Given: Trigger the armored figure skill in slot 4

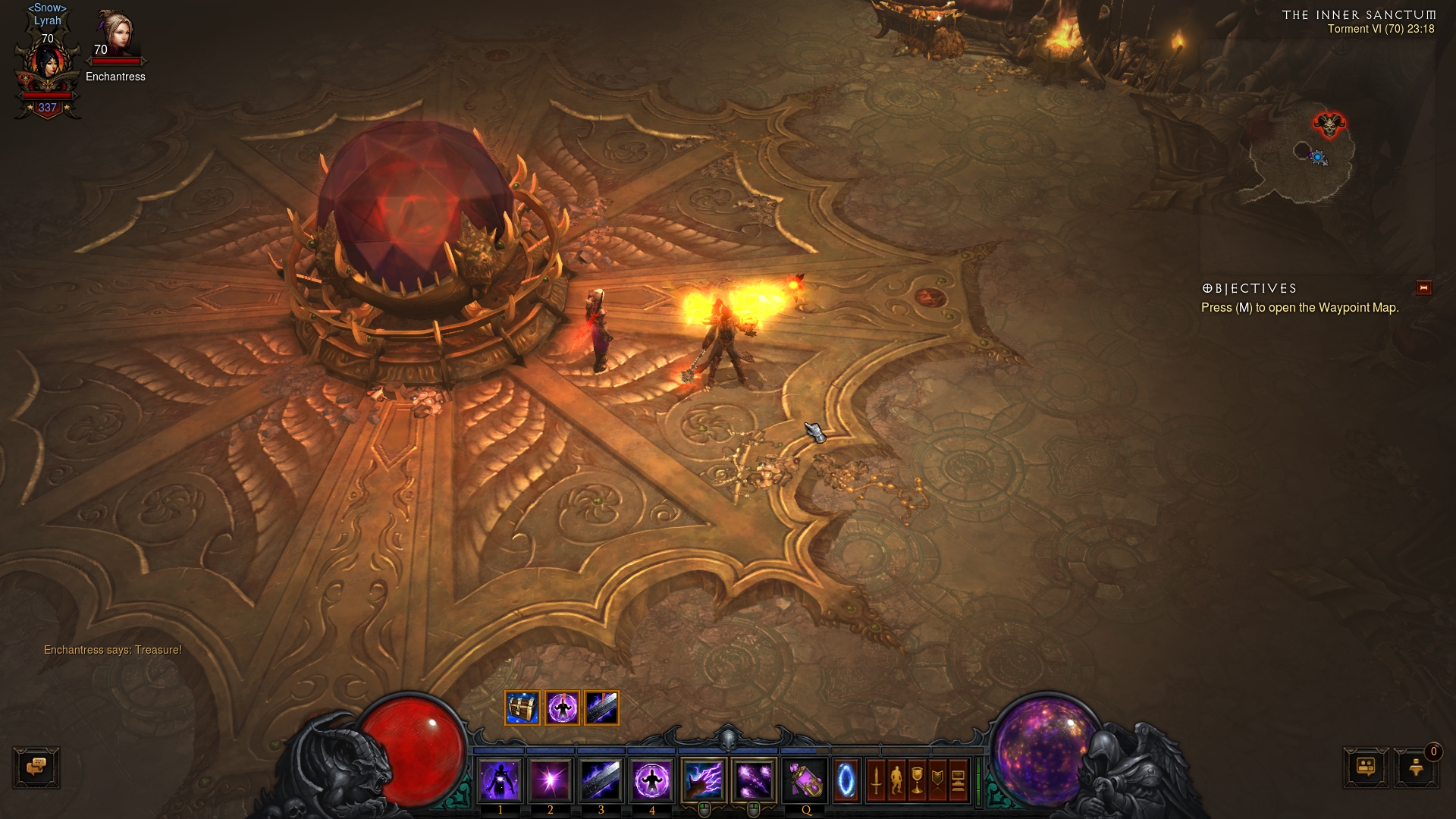Looking at the screenshot, I should click(651, 780).
